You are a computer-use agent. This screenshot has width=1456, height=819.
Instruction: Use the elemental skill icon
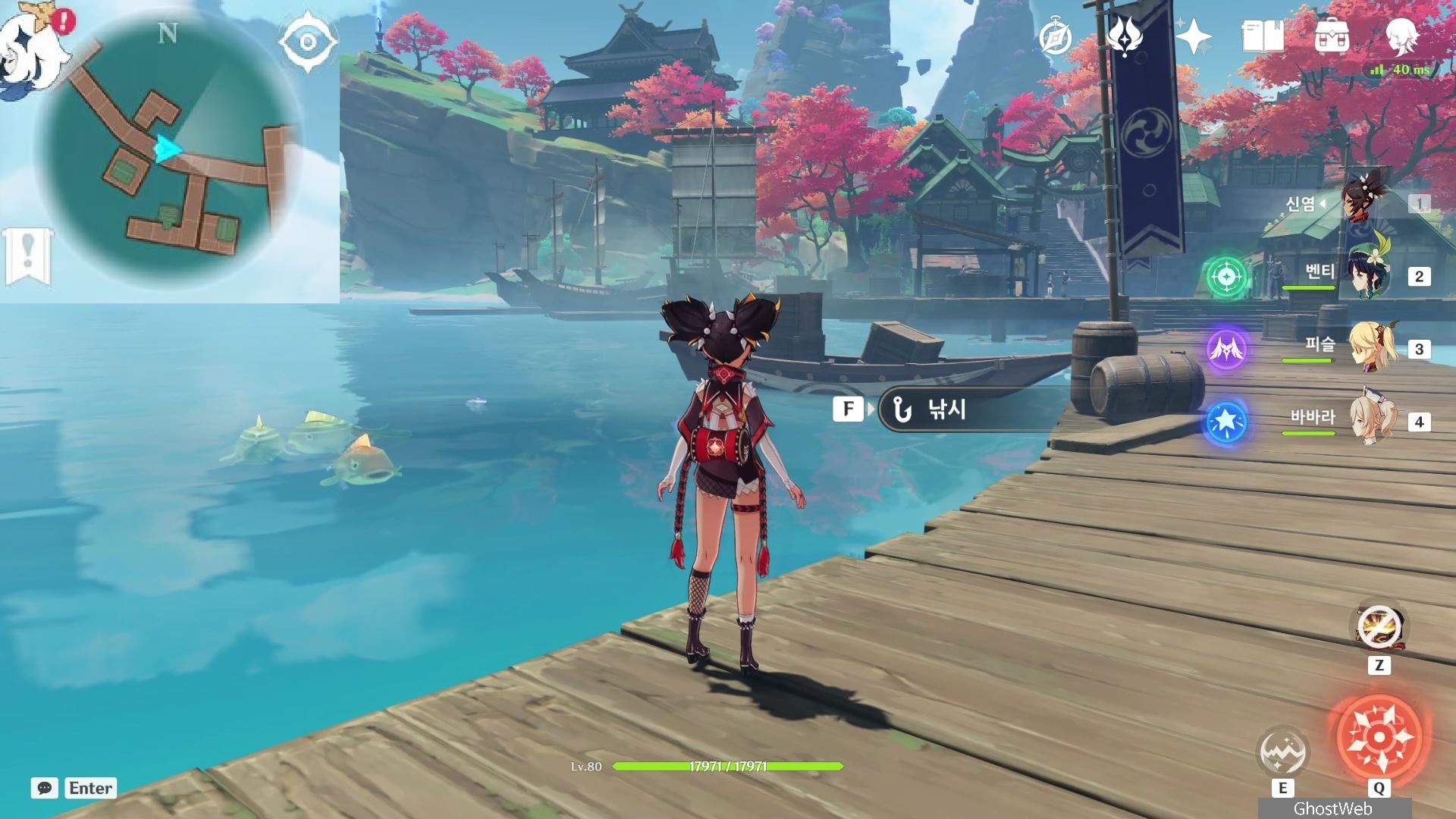point(1282,752)
